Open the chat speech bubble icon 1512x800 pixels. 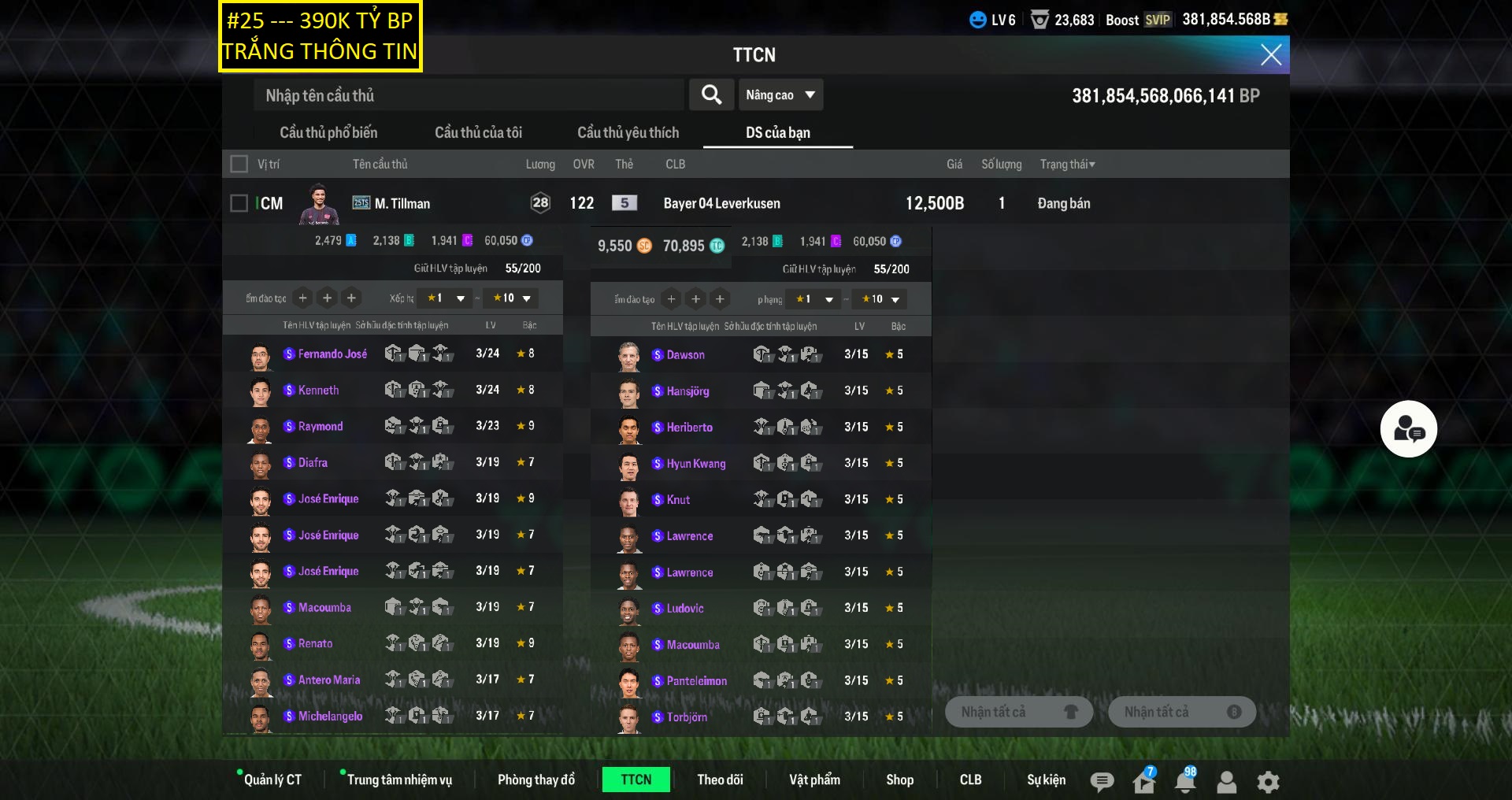coord(1102,781)
